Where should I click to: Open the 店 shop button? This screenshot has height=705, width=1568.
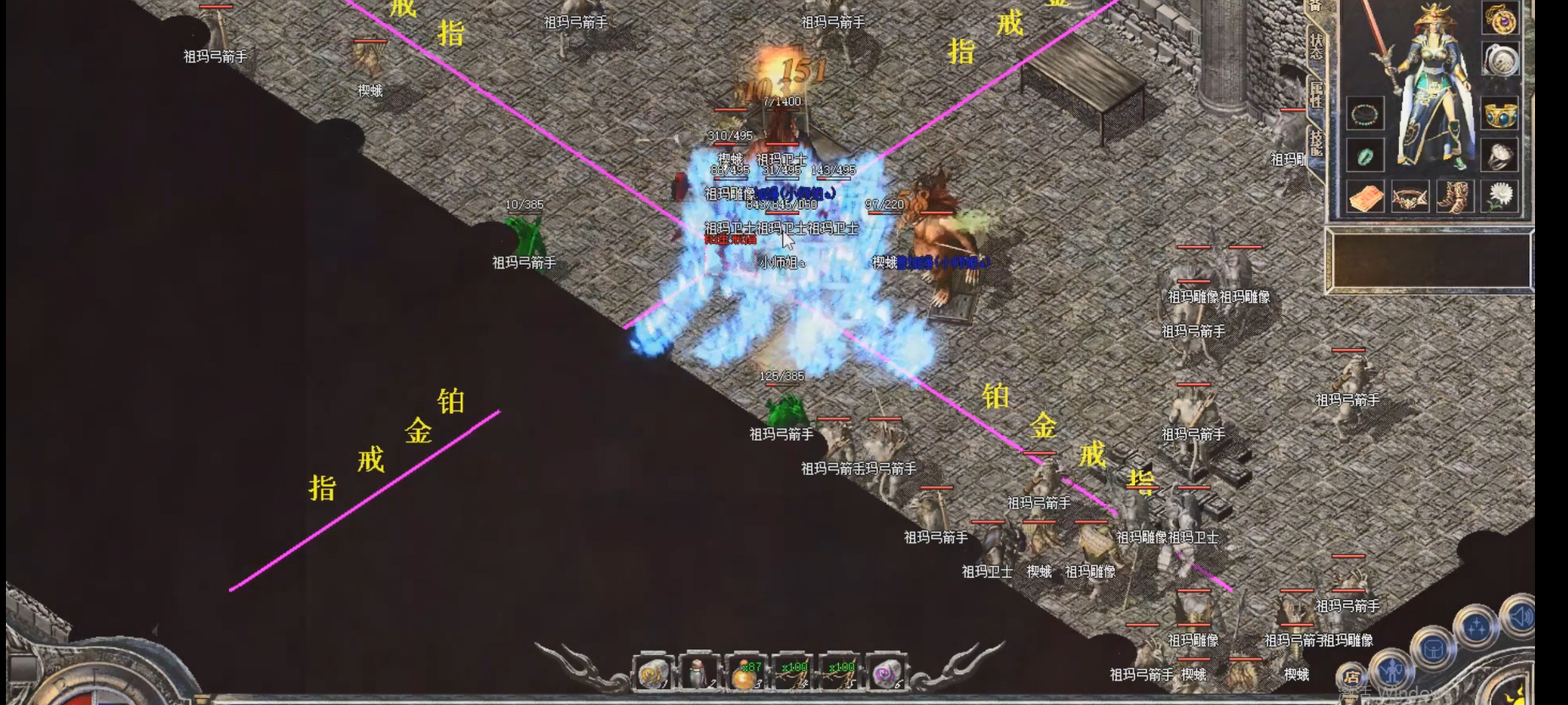tap(1352, 677)
